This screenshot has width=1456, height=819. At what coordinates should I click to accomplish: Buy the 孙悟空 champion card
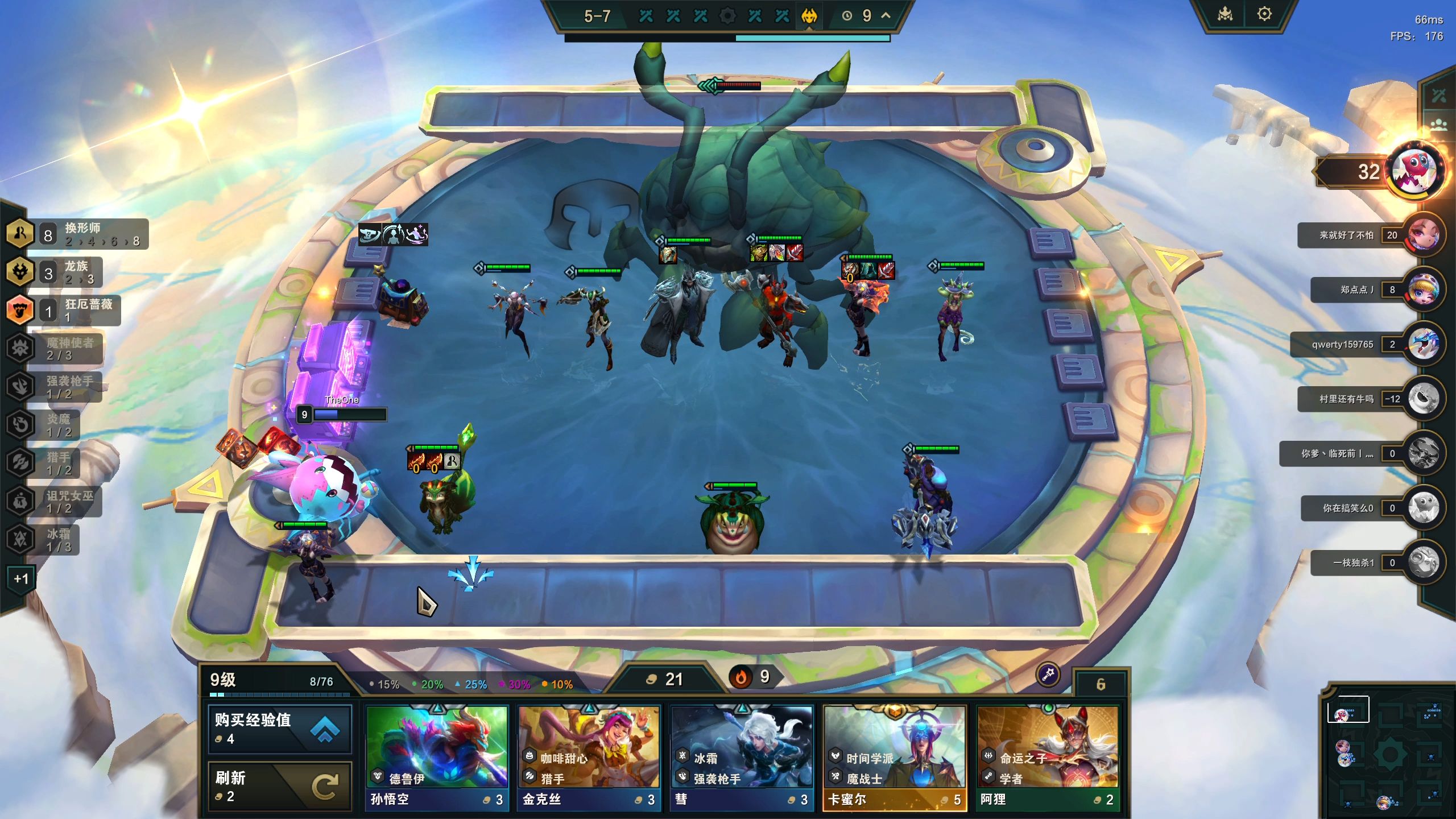click(x=436, y=757)
